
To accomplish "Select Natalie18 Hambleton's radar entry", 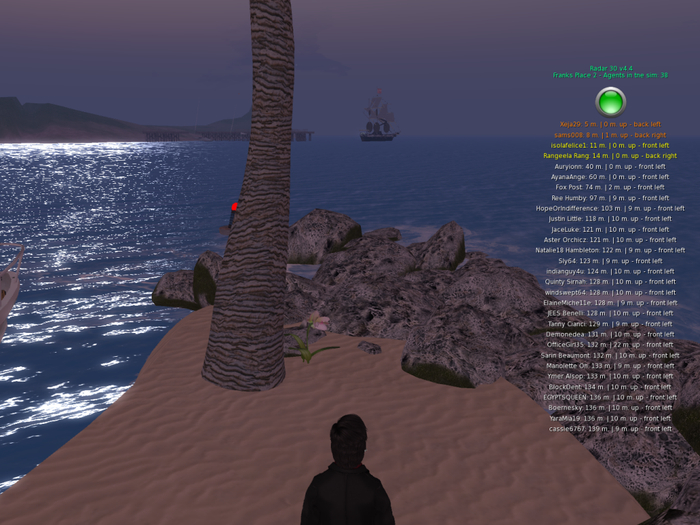I will tap(610, 250).
